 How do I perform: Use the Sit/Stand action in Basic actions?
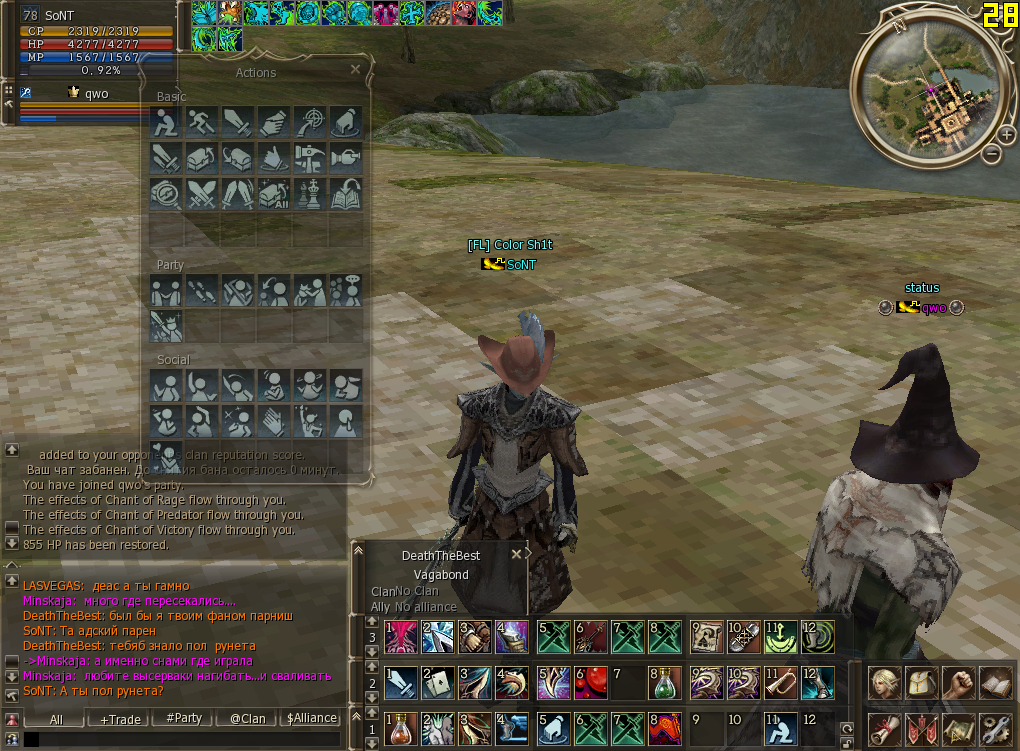(x=165, y=122)
